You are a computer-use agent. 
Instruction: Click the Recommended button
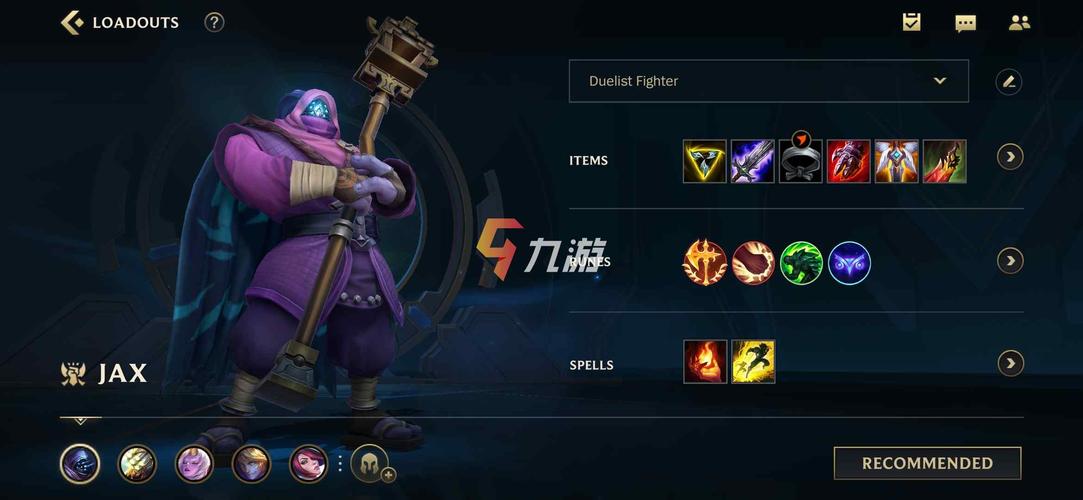(x=927, y=463)
